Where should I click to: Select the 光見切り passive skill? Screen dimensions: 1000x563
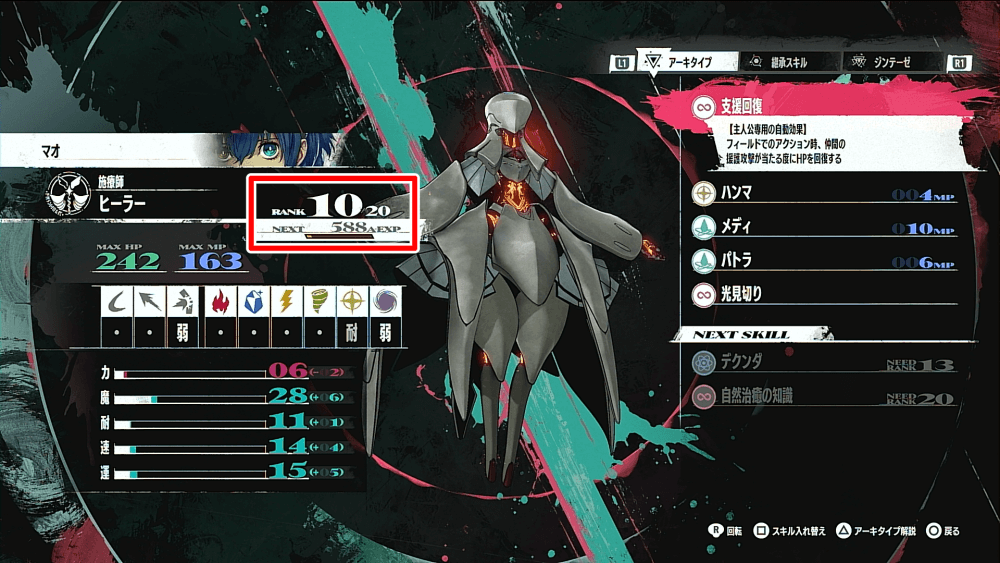coord(822,294)
